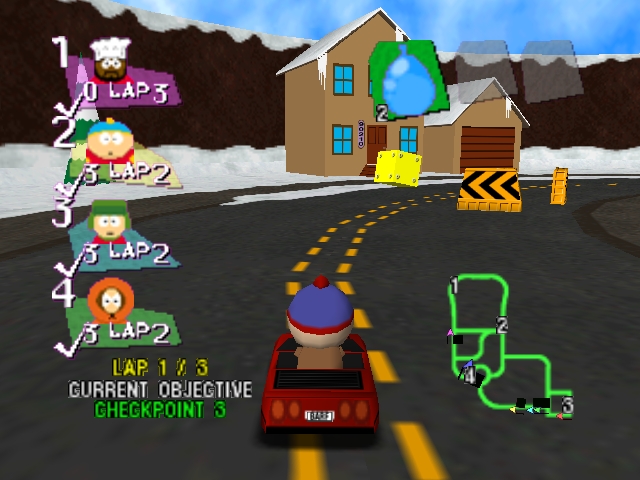This screenshot has height=480, width=640.
Task: Open the green track minimap
Action: coord(505,344)
